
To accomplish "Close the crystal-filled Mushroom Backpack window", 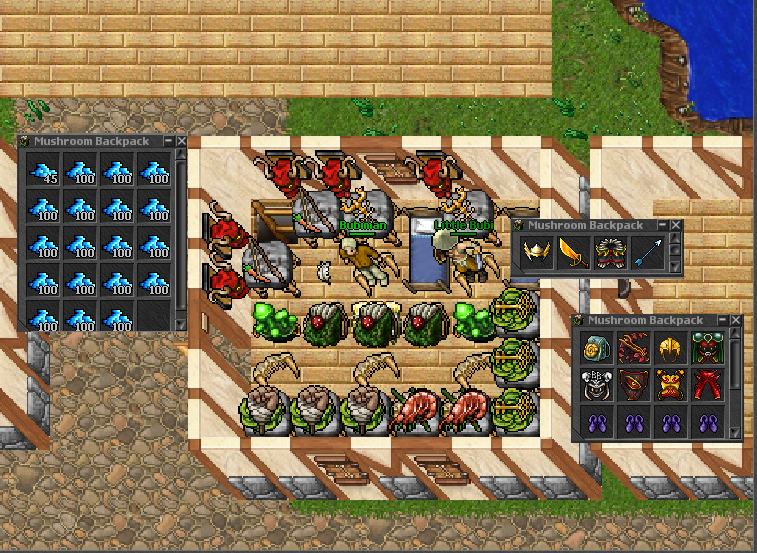I will click(181, 142).
